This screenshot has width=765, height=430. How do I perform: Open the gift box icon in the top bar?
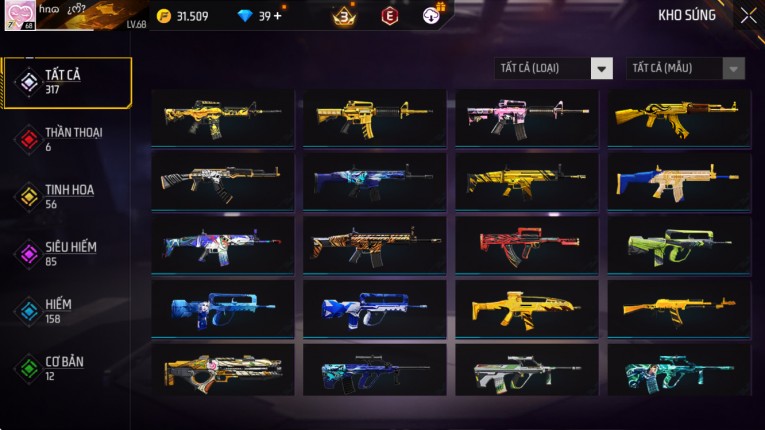pos(432,15)
